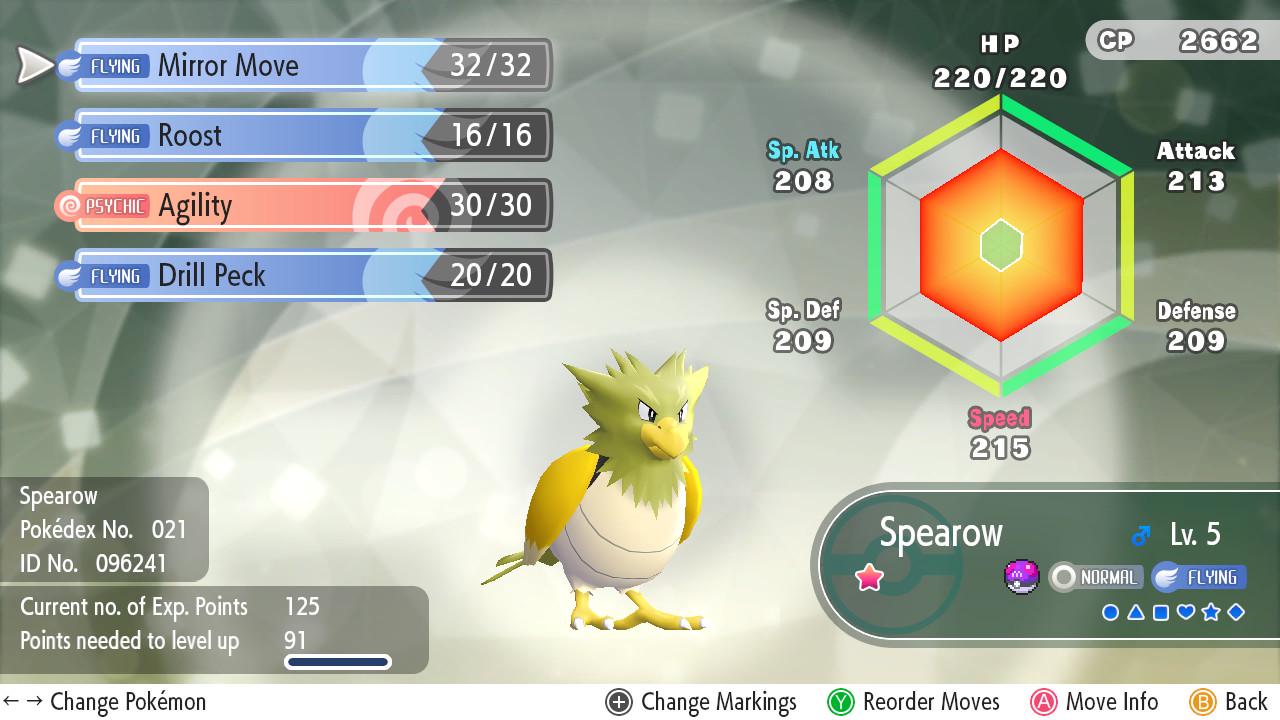Image resolution: width=1280 pixels, height=720 pixels.
Task: Select the FLYING type badge
Action: tap(1201, 577)
